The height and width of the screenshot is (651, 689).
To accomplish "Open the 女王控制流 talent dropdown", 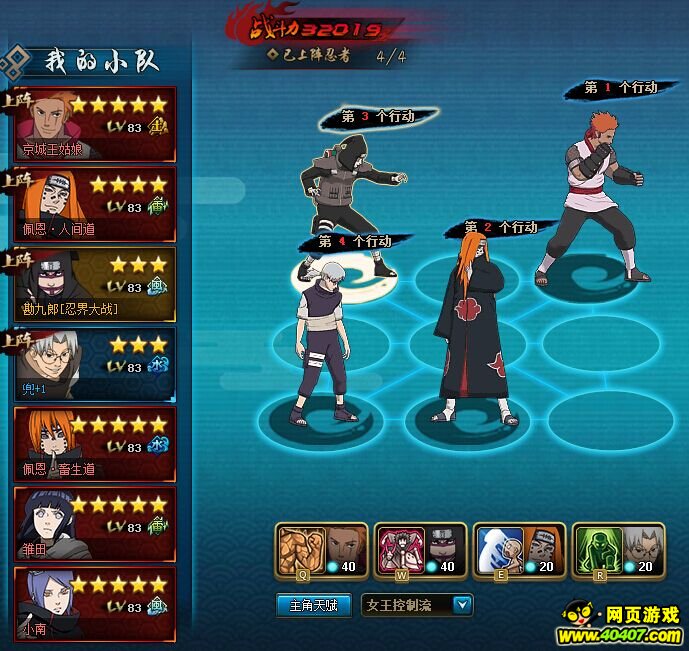I will pyautogui.click(x=462, y=605).
